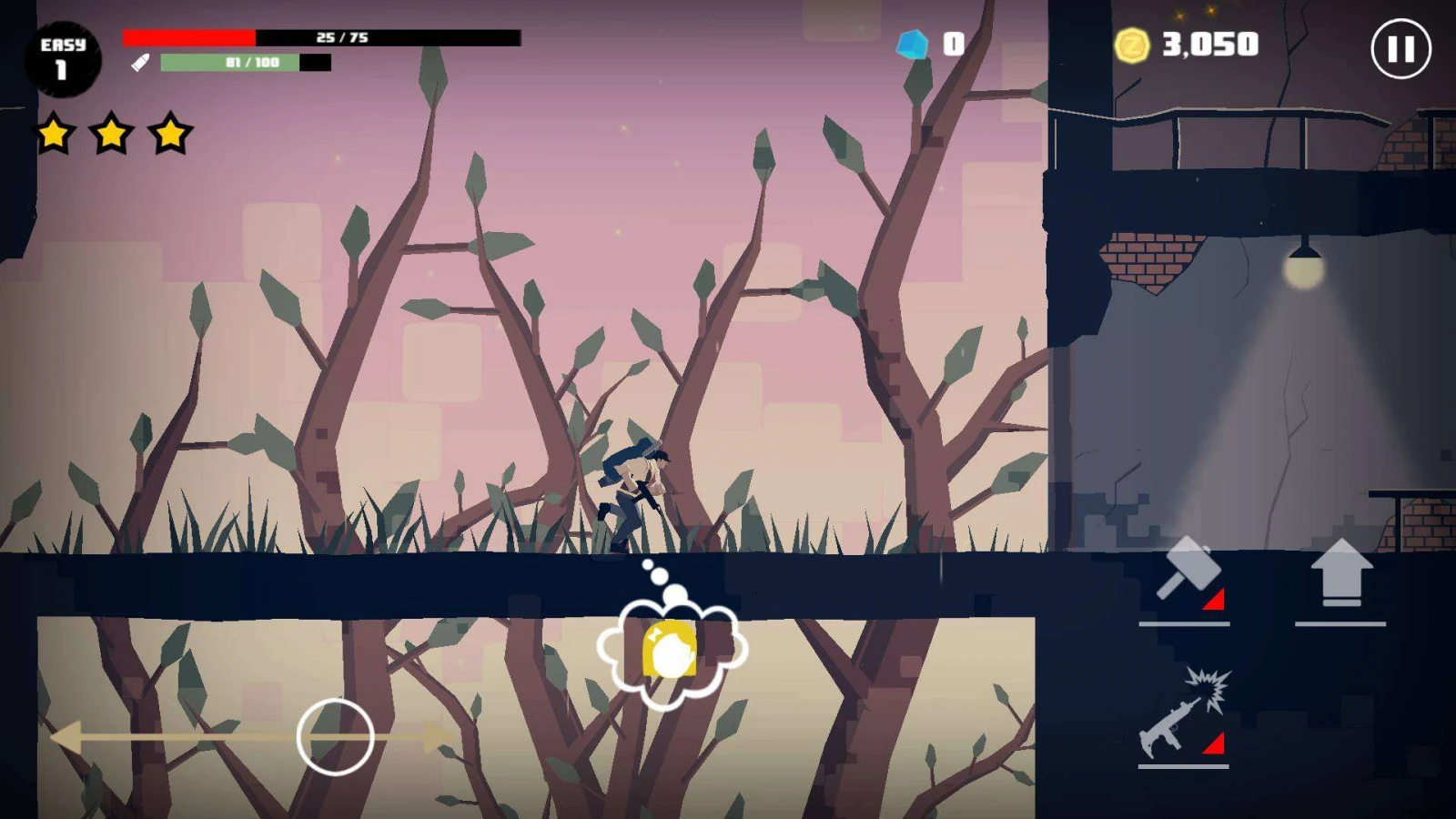
Task: Swing the hammer melee attack
Action: [x=1185, y=573]
